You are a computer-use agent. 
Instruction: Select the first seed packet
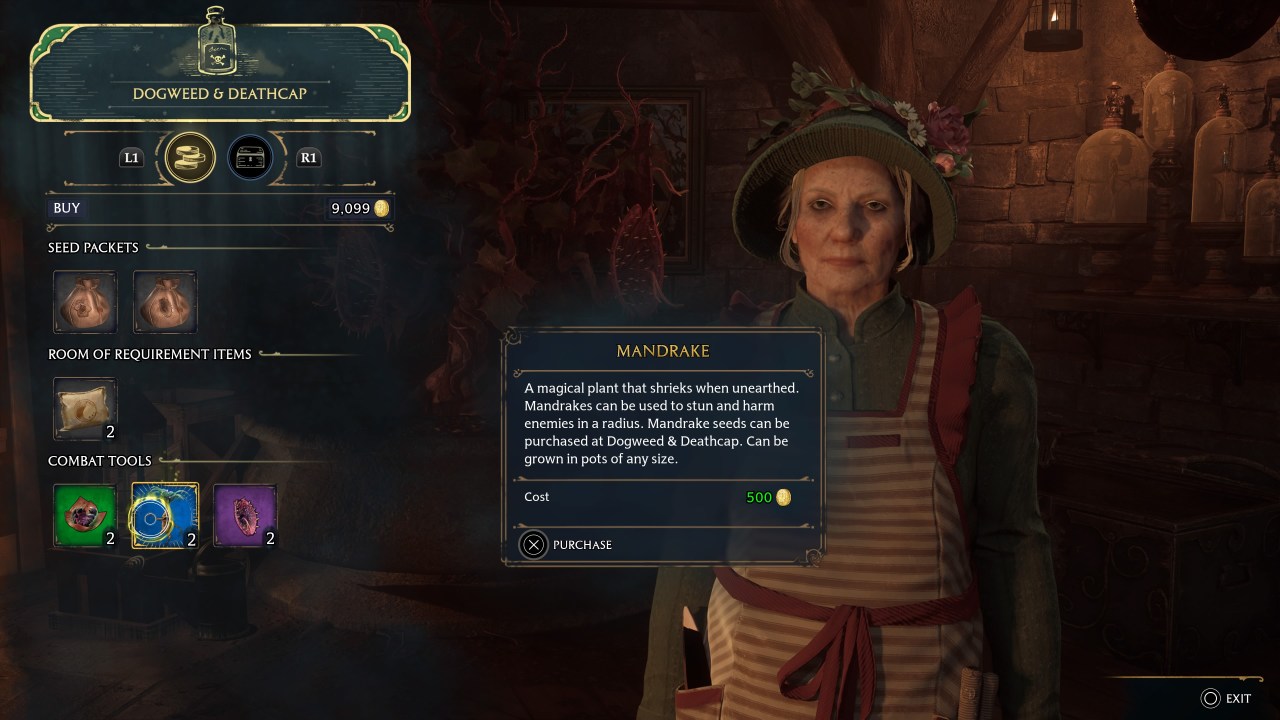click(x=85, y=301)
